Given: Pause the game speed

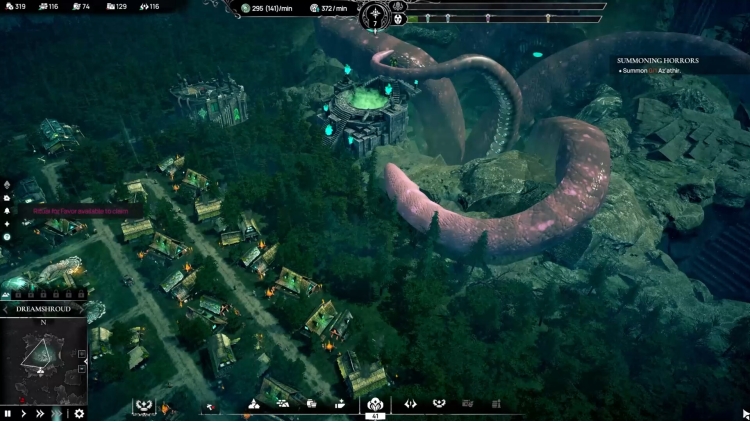Looking at the screenshot, I should [x=8, y=413].
